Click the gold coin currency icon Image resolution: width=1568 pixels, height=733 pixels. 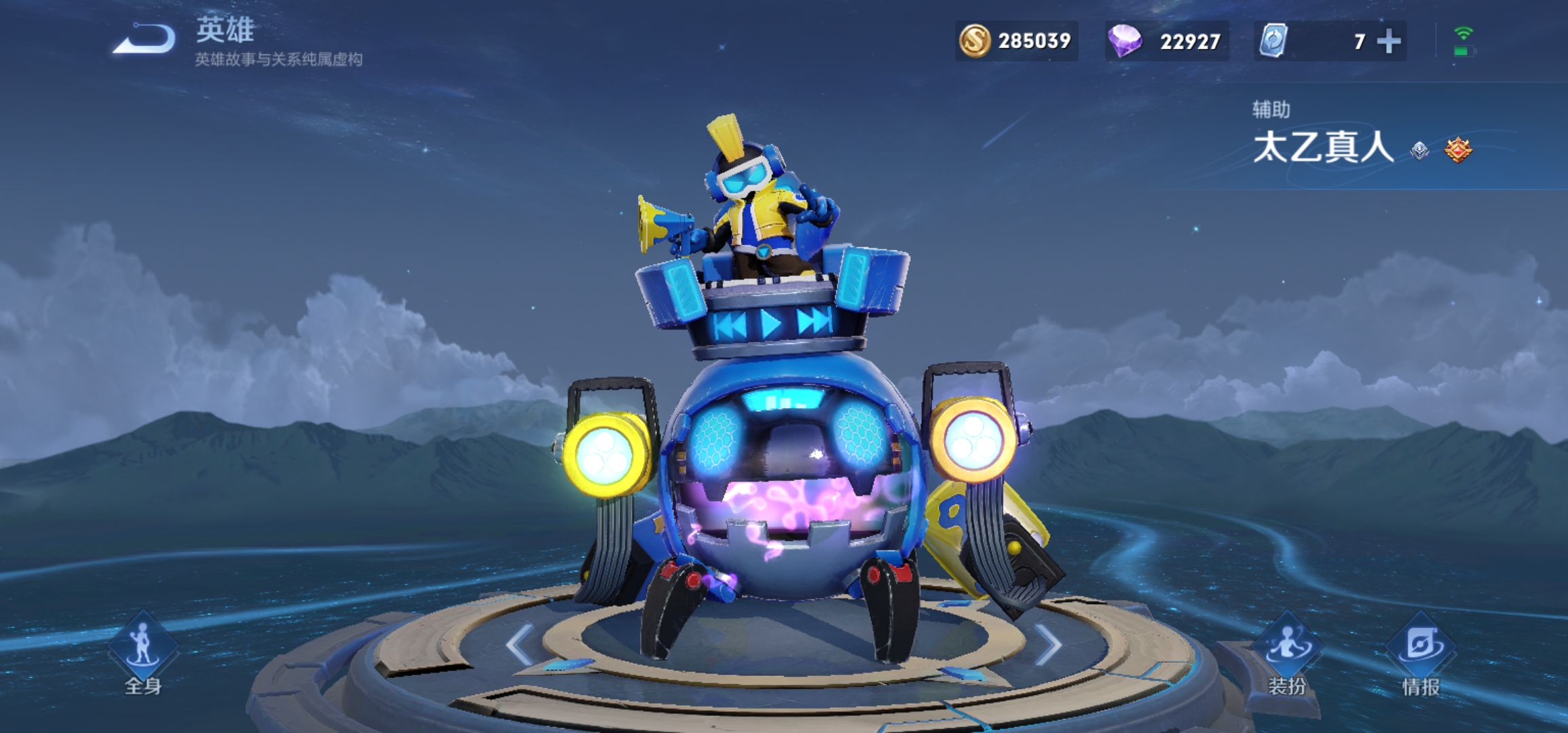pos(975,41)
